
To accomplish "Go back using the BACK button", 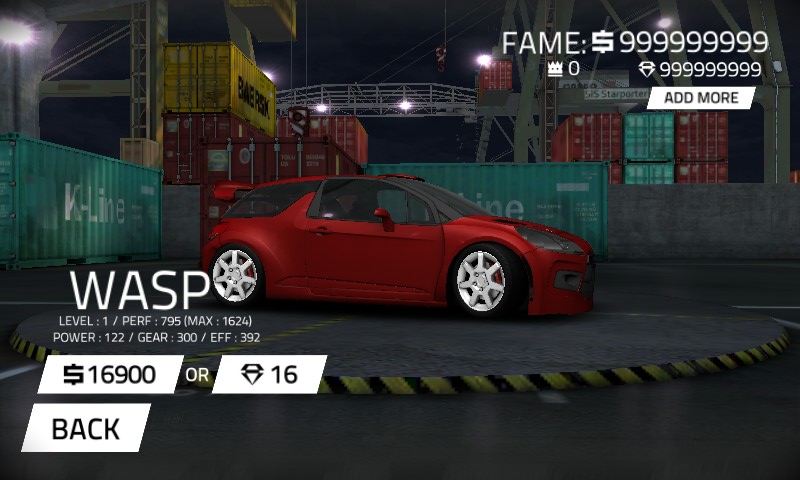I will tap(86, 428).
